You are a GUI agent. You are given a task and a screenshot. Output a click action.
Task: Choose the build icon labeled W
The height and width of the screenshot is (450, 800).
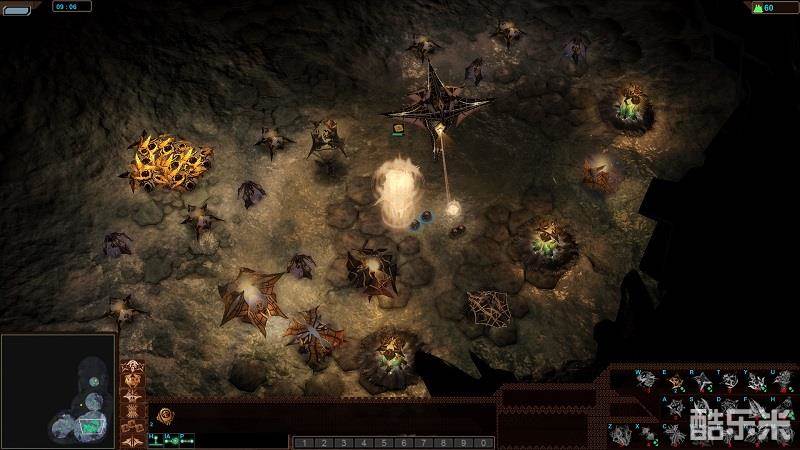point(647,381)
